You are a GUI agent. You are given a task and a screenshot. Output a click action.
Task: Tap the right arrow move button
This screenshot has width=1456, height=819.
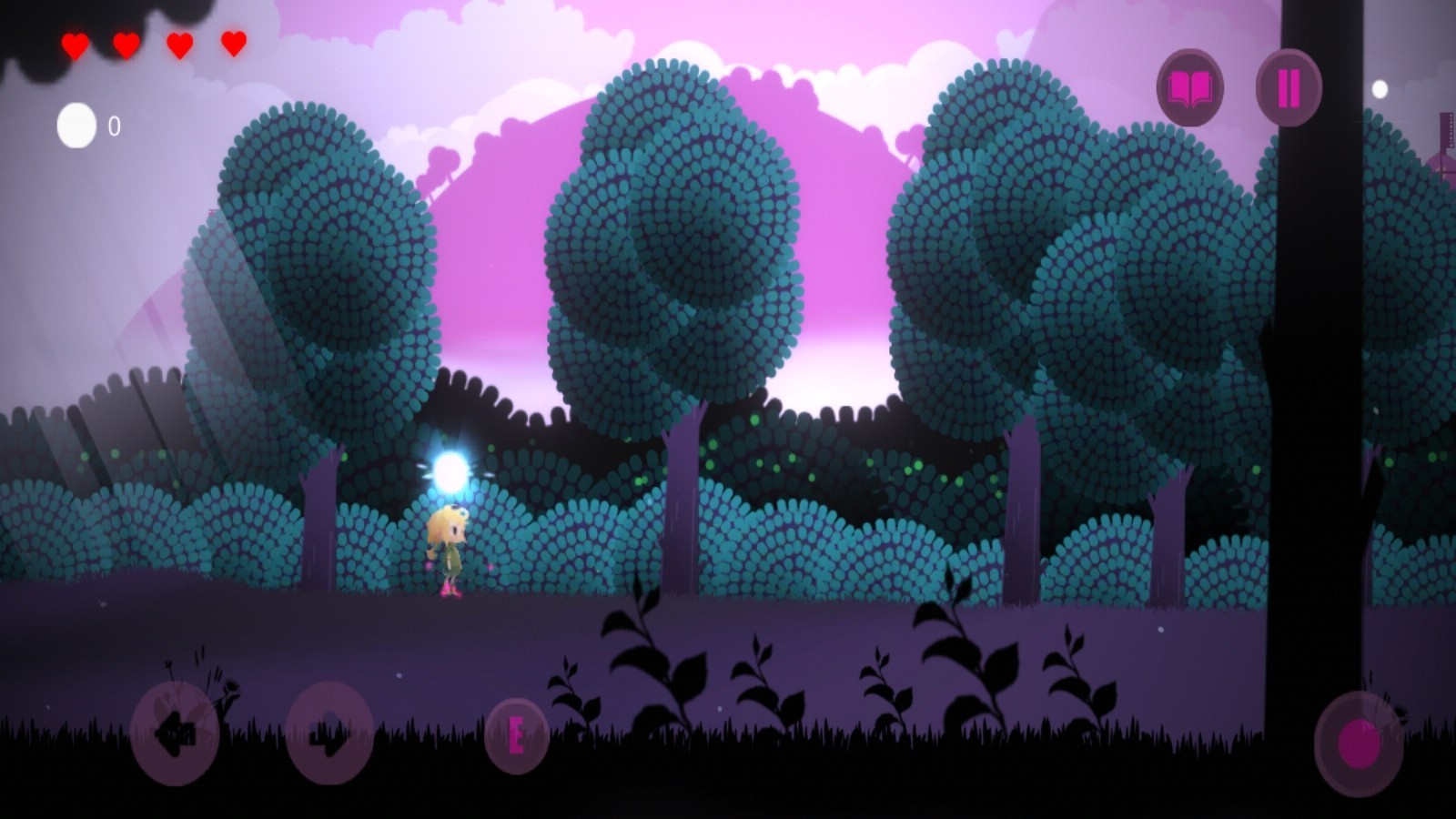pyautogui.click(x=329, y=733)
